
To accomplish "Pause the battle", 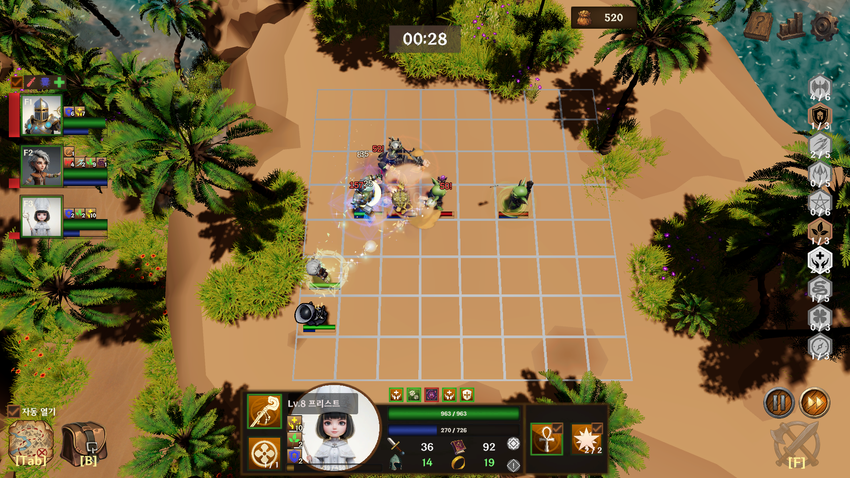I will [779, 403].
